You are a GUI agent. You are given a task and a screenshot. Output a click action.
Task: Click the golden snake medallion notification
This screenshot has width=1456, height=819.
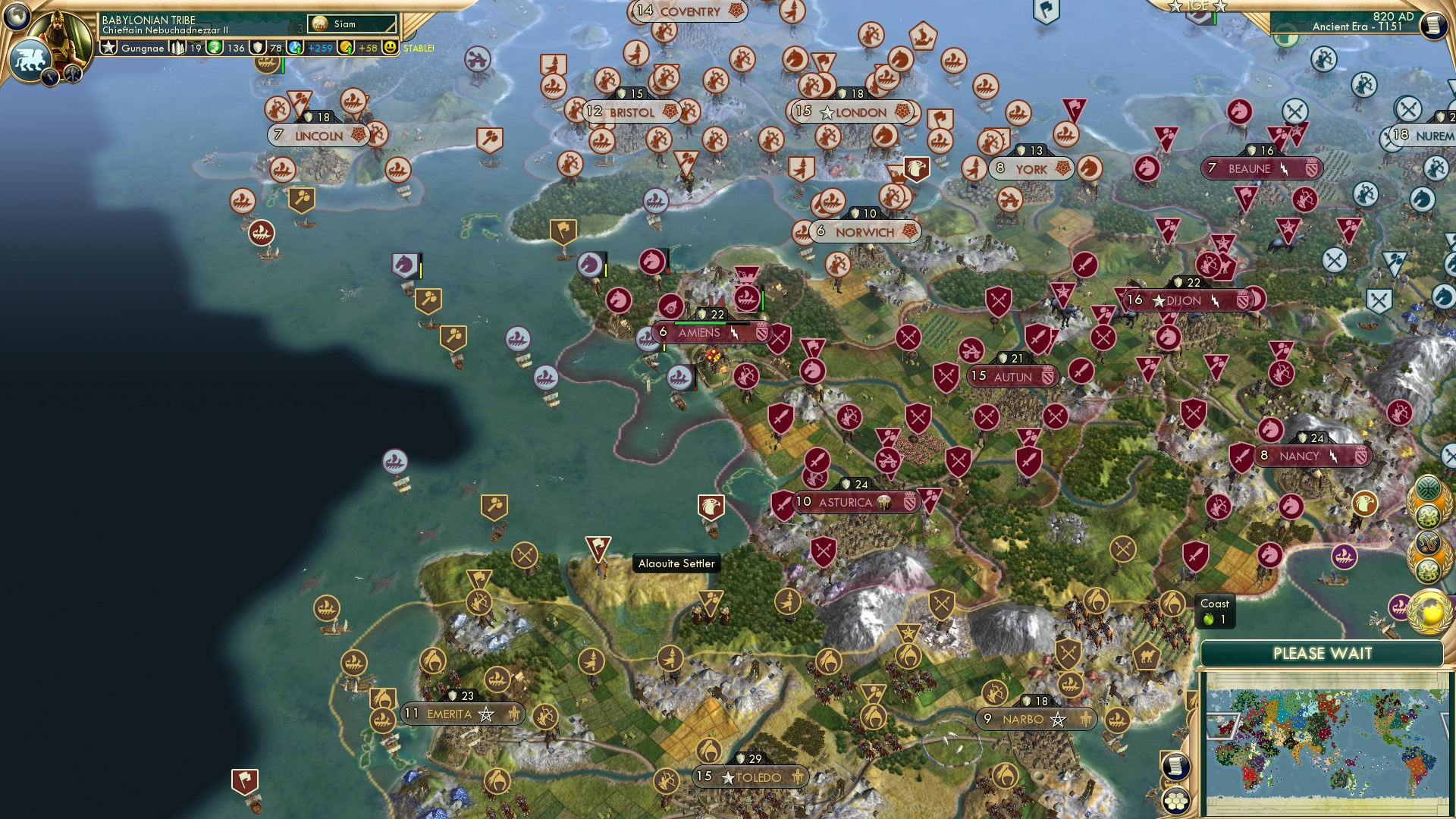pyautogui.click(x=1429, y=543)
